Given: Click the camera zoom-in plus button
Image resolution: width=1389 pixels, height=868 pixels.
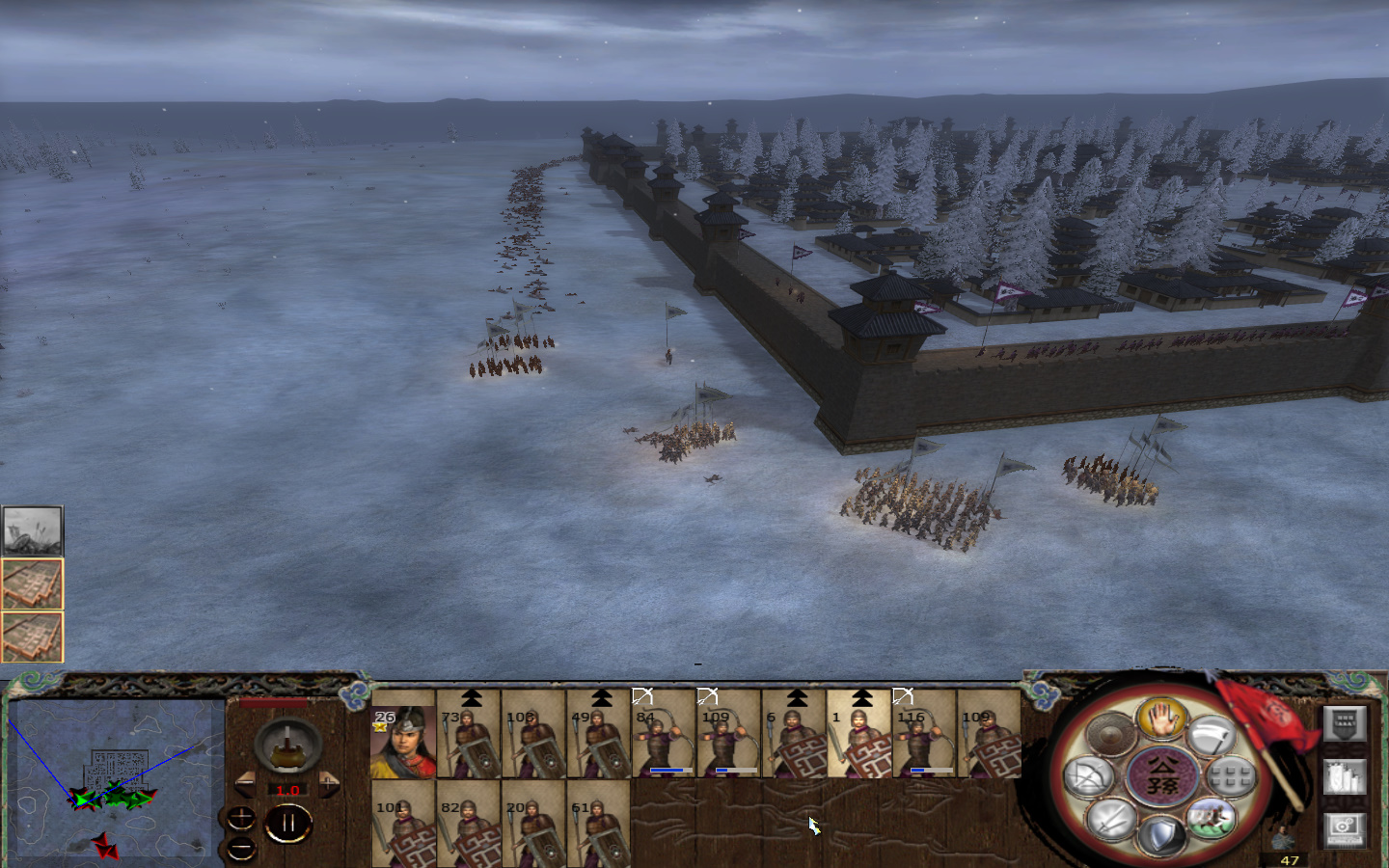Looking at the screenshot, I should 241,818.
